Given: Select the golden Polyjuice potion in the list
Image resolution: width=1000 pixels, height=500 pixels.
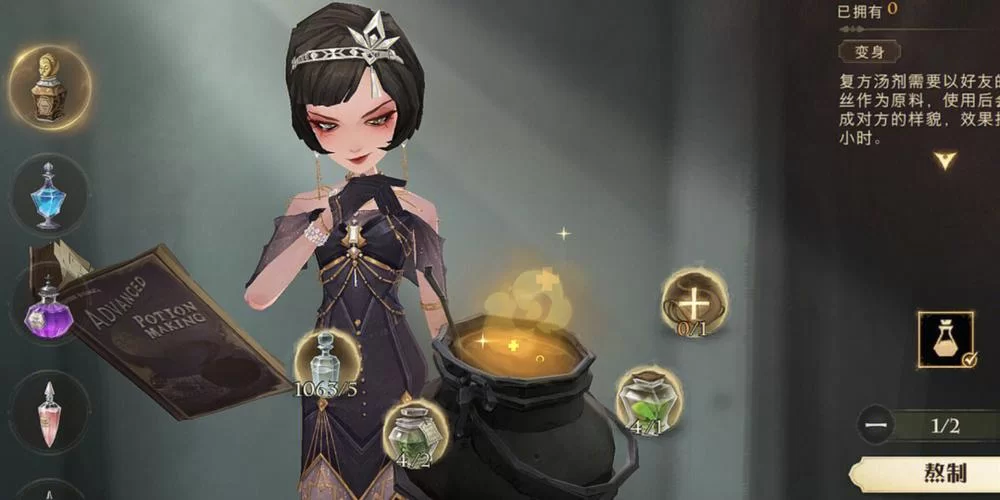Looking at the screenshot, I should coord(49,88).
